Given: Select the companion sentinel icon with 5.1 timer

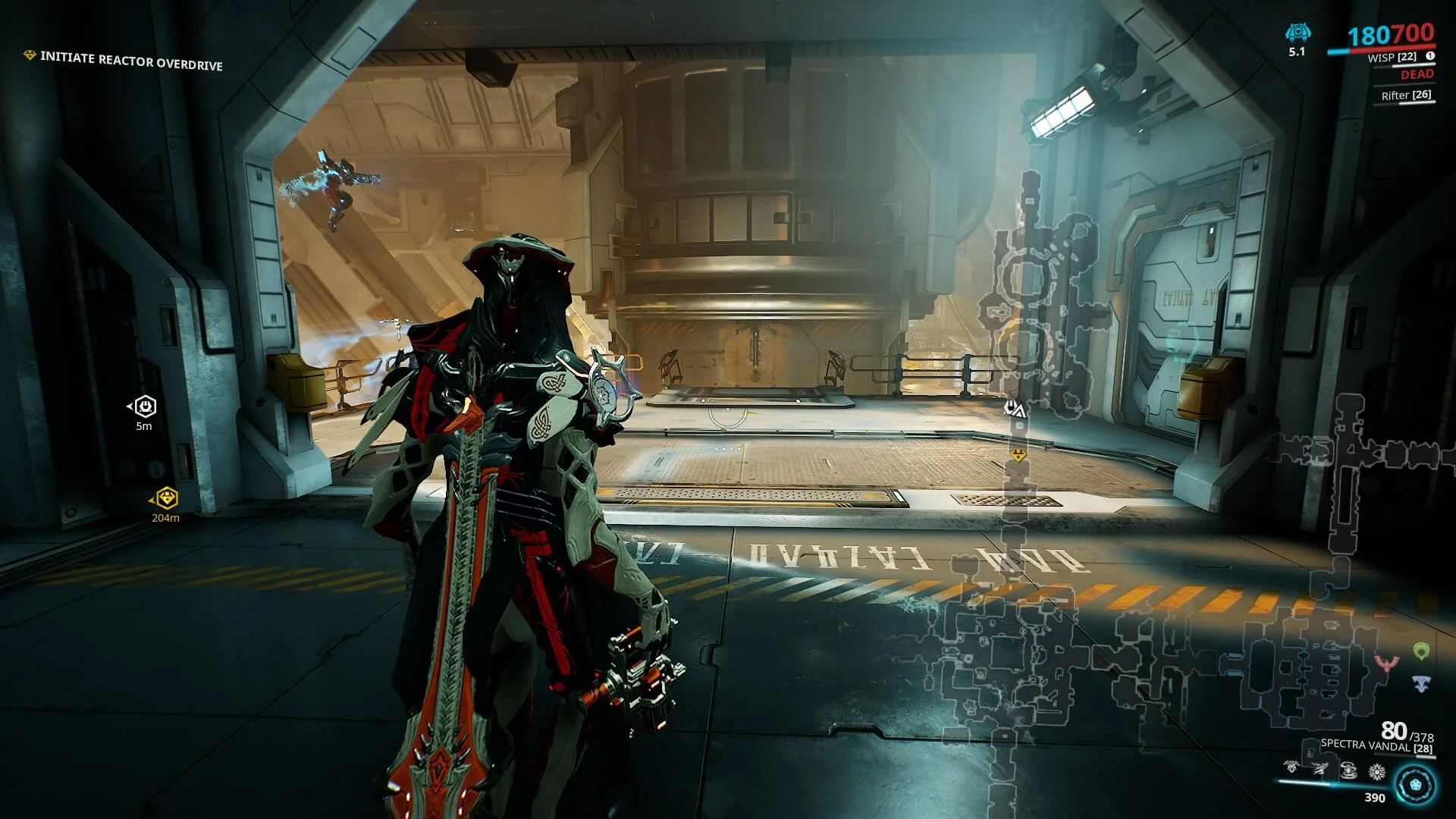Looking at the screenshot, I should (1298, 33).
